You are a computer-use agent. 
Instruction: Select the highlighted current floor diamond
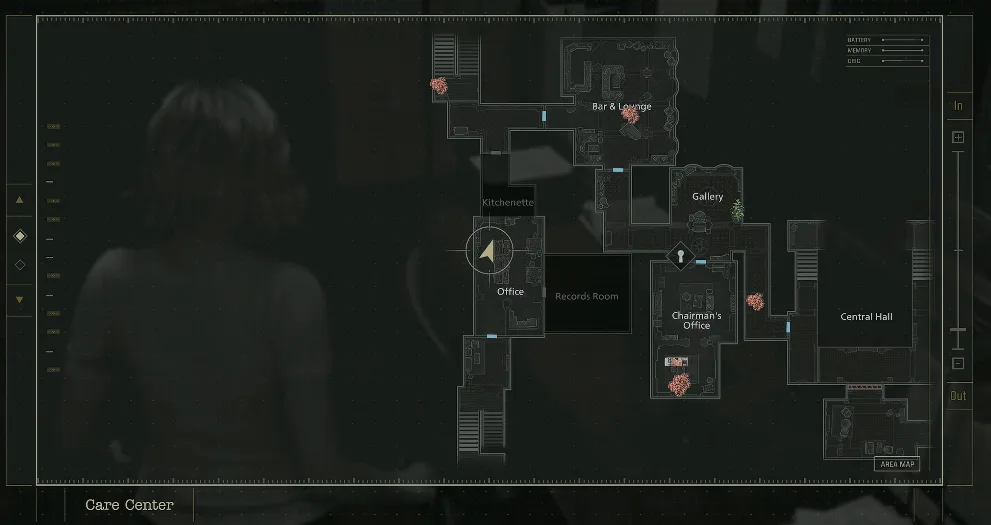(x=20, y=236)
